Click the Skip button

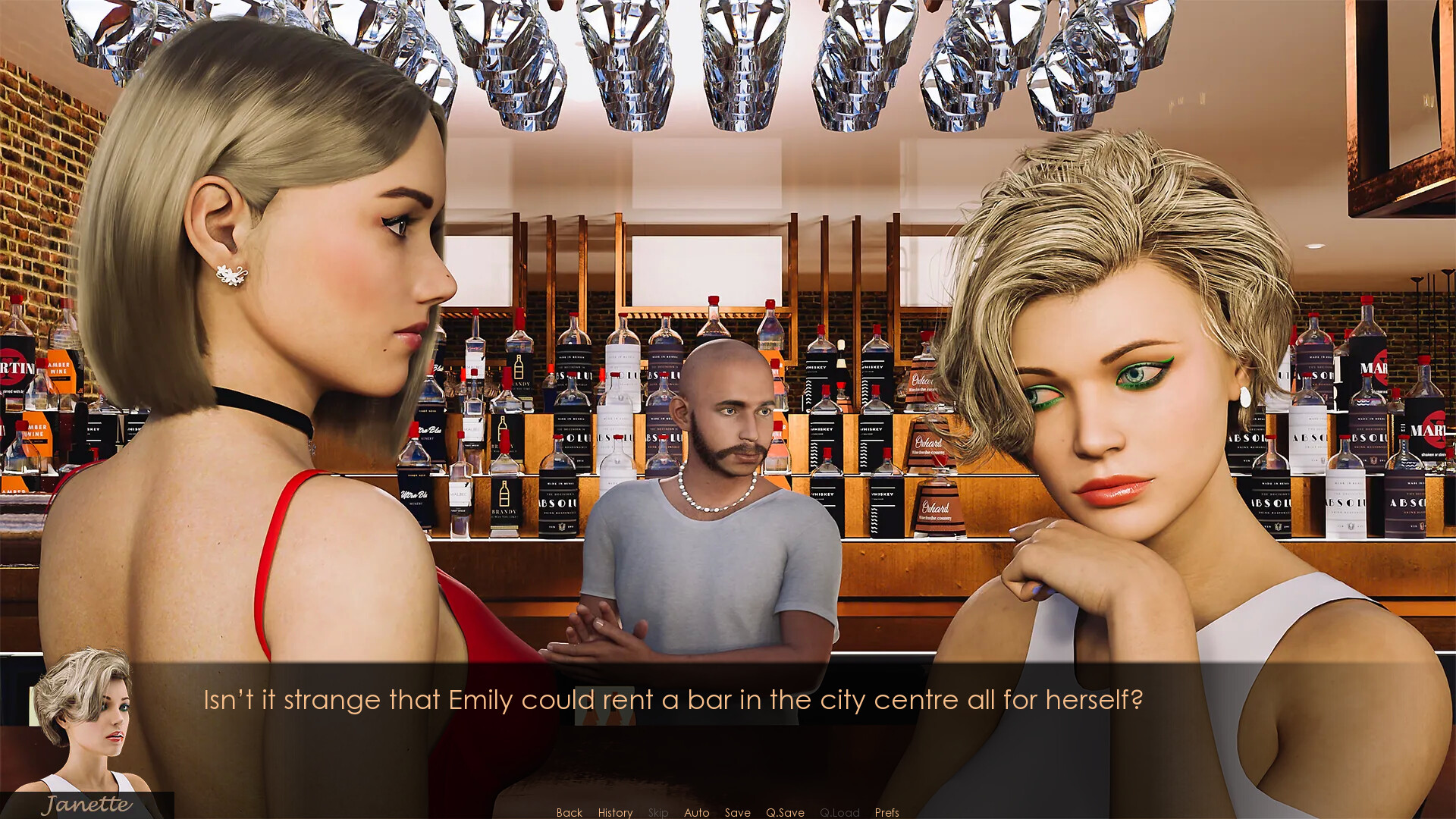[x=658, y=812]
